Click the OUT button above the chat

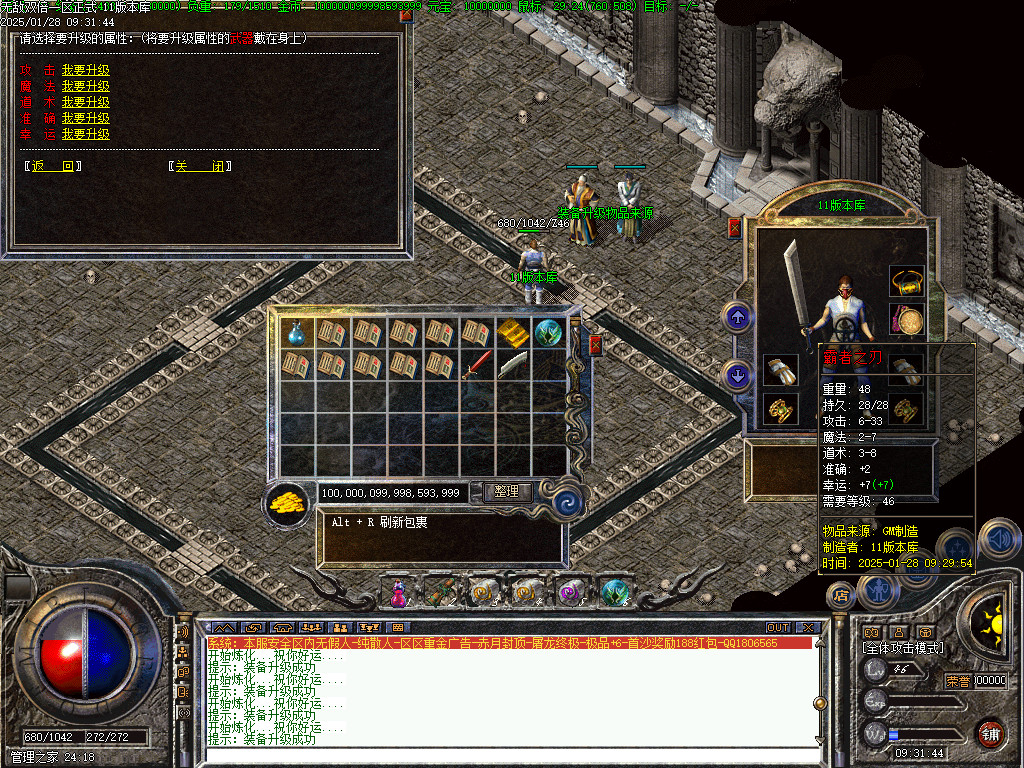(x=778, y=627)
